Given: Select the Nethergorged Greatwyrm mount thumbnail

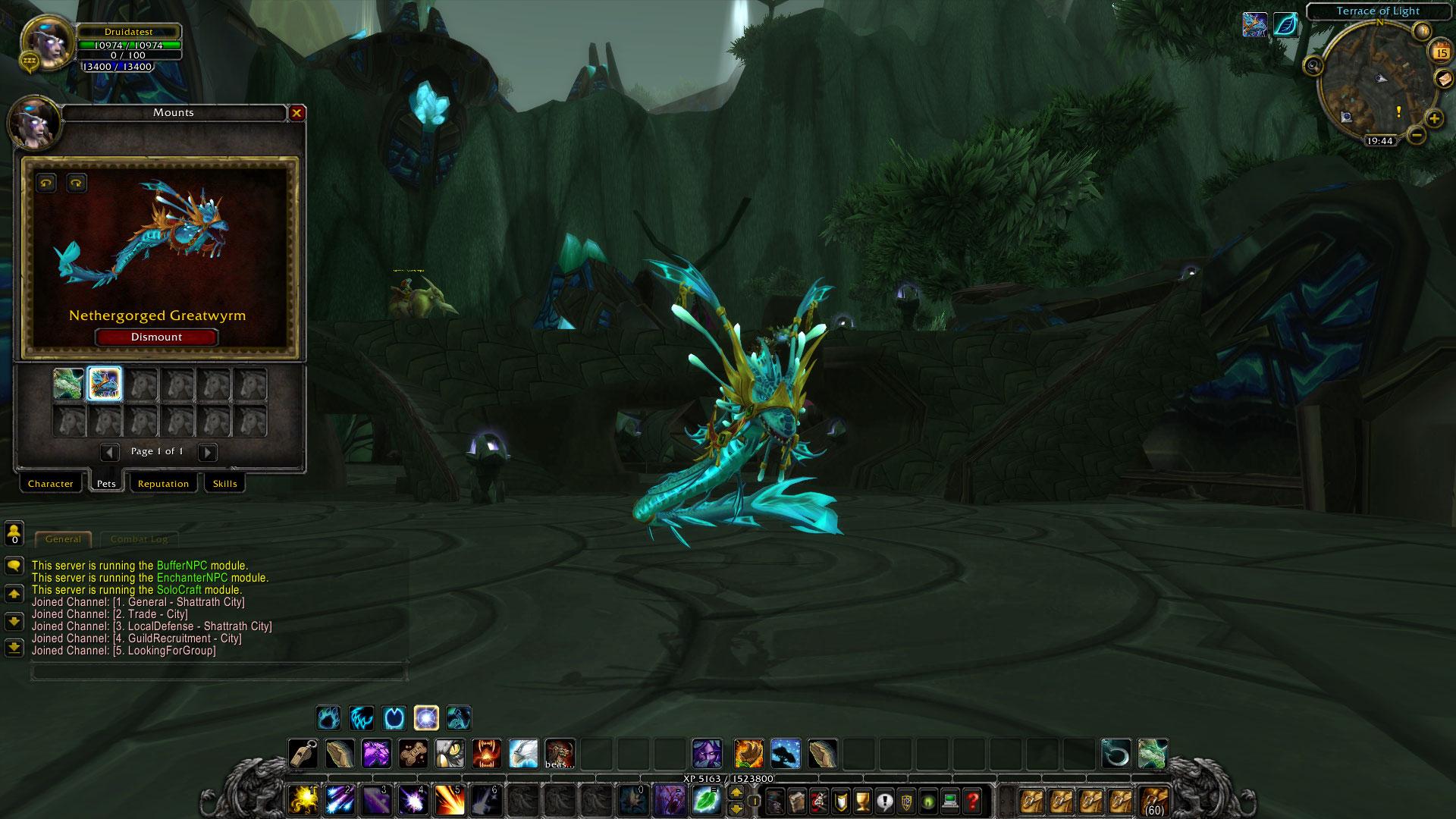Looking at the screenshot, I should pos(105,384).
